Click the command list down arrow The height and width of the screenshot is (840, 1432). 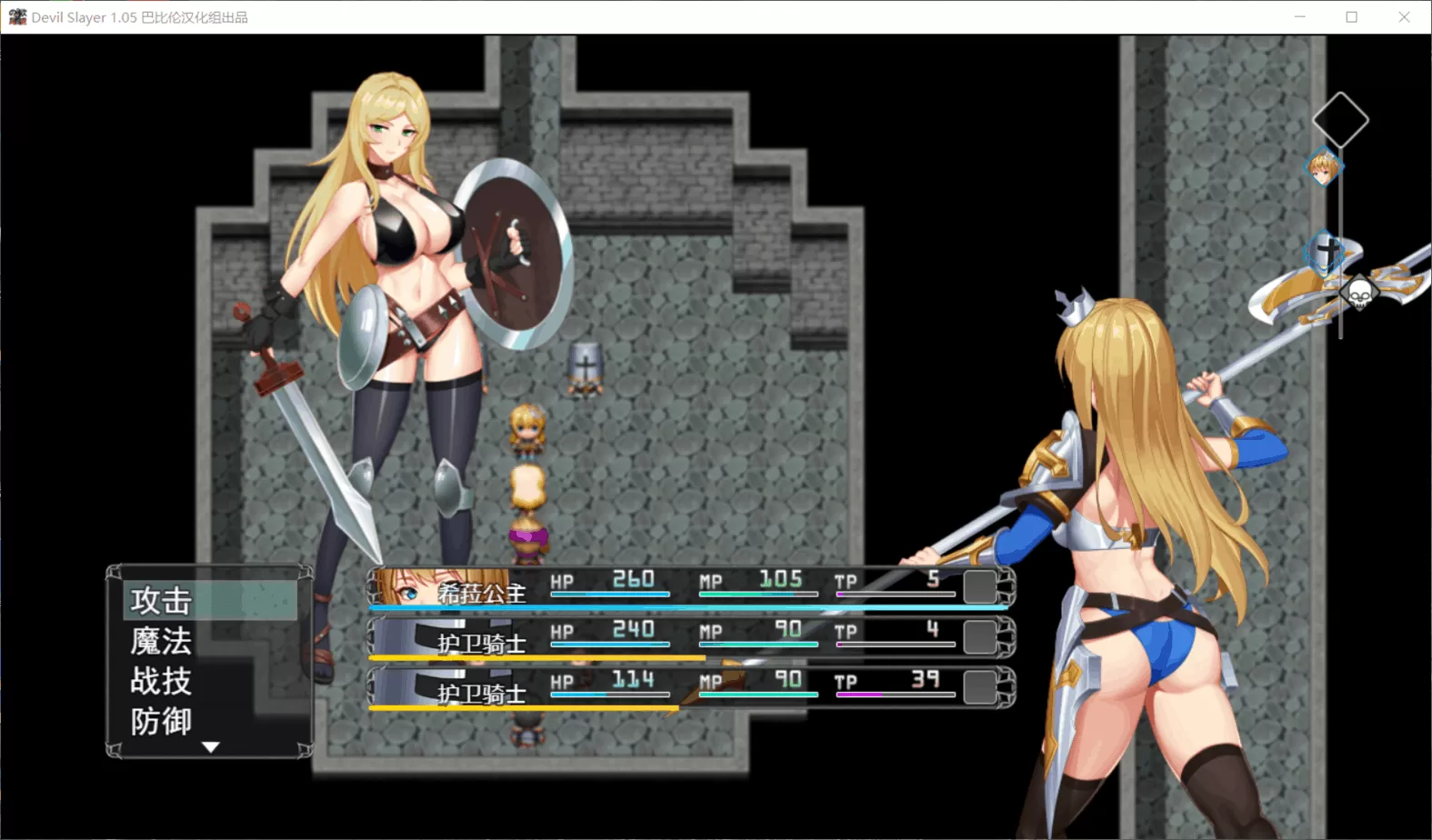(211, 747)
